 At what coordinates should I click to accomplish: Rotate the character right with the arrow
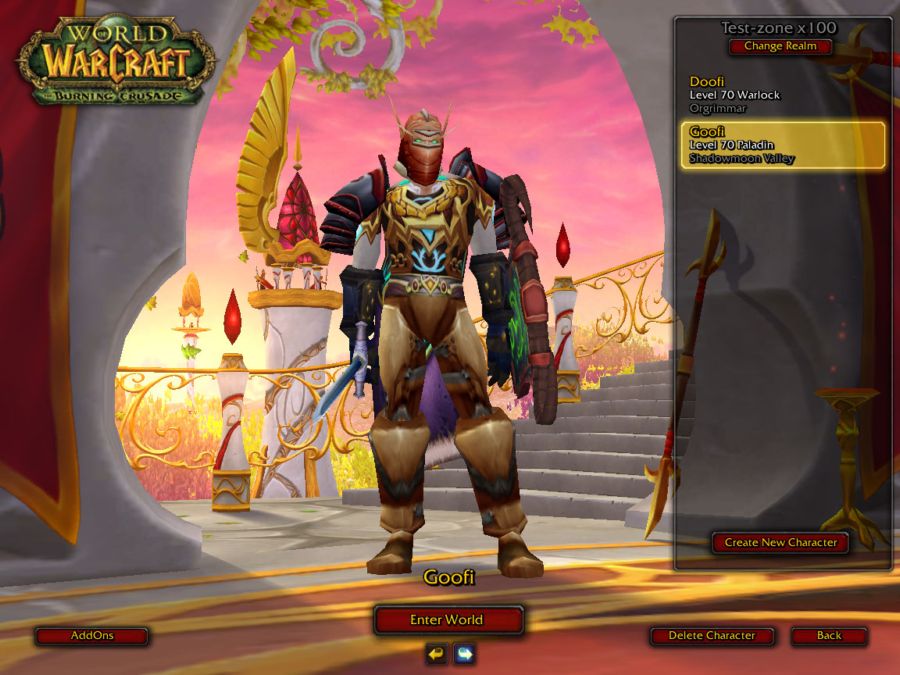coord(464,654)
